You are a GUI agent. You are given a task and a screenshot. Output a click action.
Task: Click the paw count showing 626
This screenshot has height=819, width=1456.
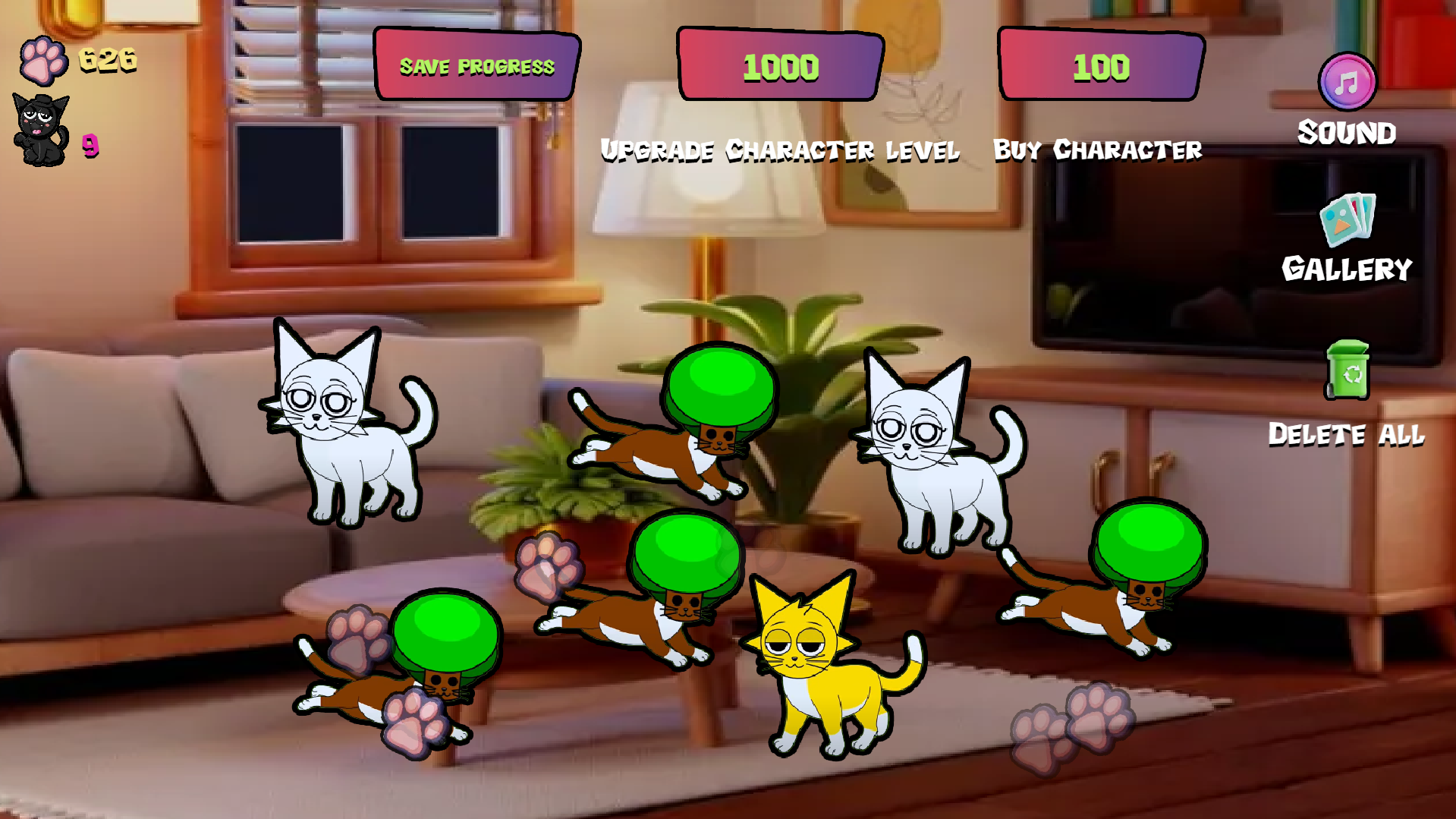pos(105,59)
